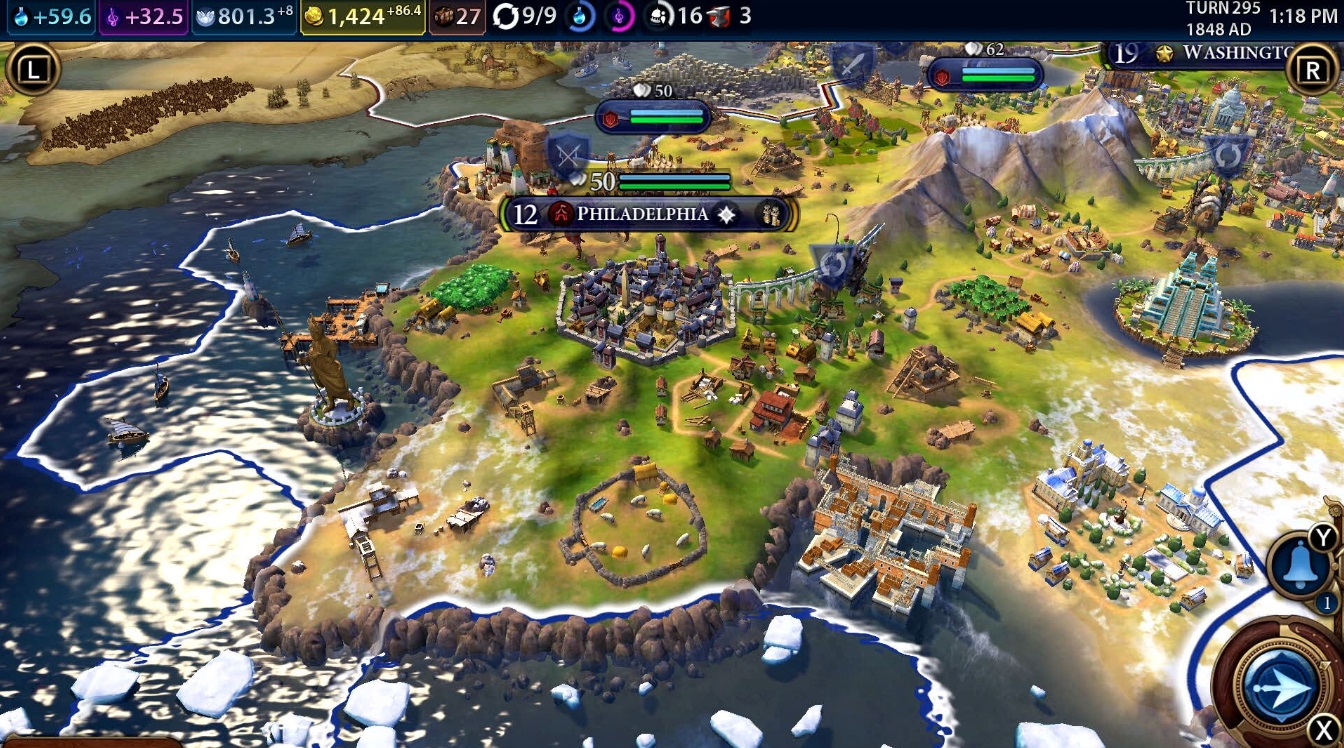Click the Turn 295 counter
Image resolution: width=1344 pixels, height=748 pixels.
[x=1224, y=14]
